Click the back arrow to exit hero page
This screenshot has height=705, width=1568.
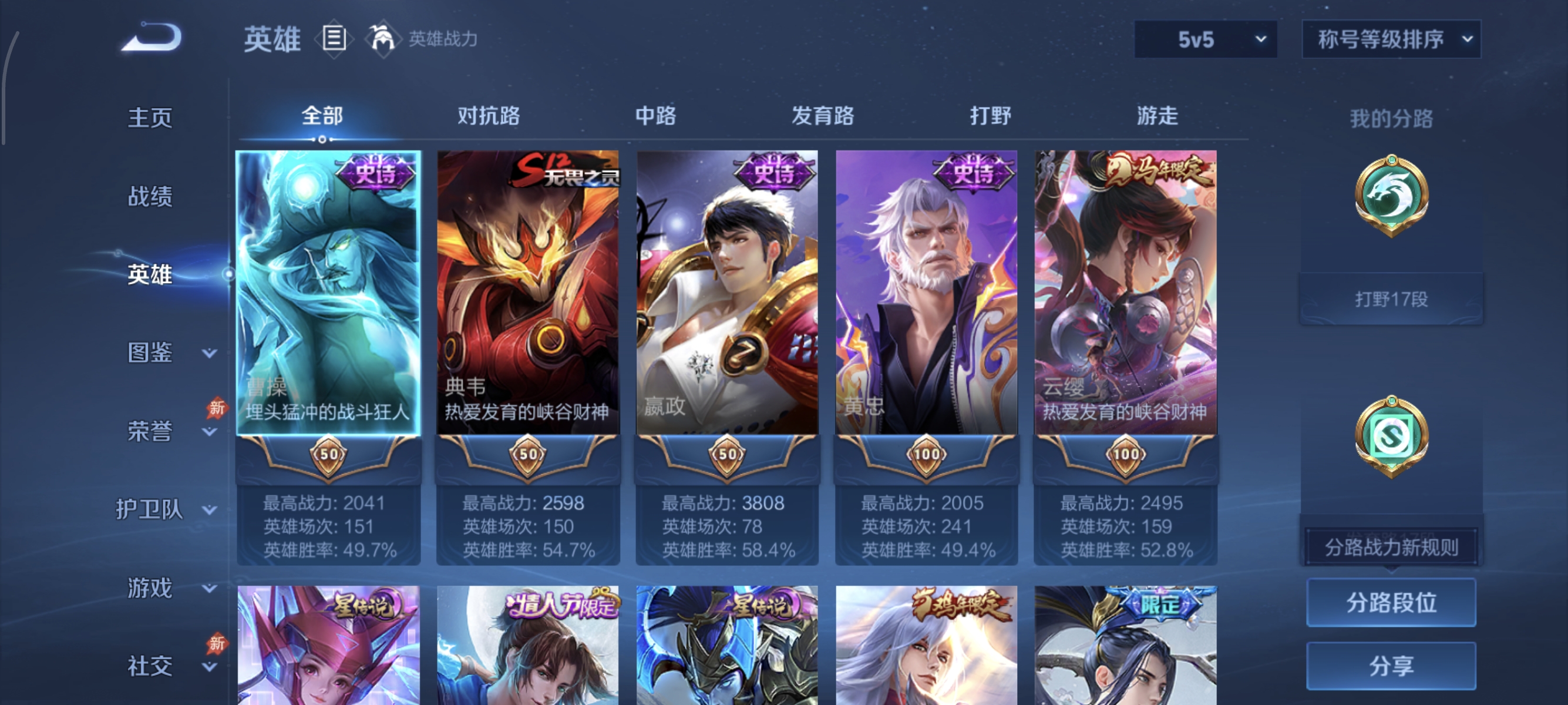[x=151, y=36]
